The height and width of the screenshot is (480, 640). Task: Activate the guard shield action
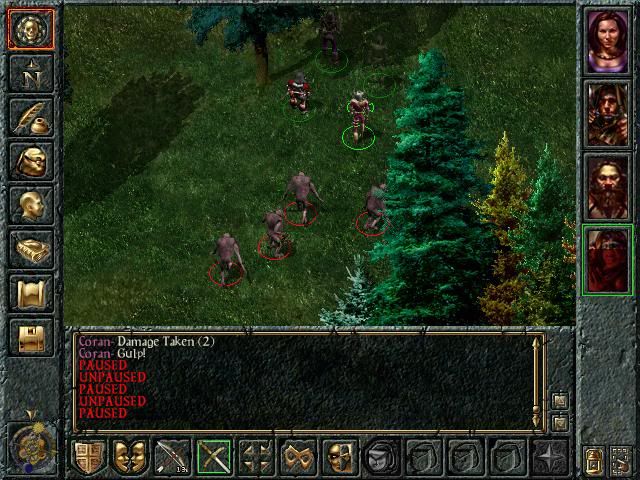89,458
